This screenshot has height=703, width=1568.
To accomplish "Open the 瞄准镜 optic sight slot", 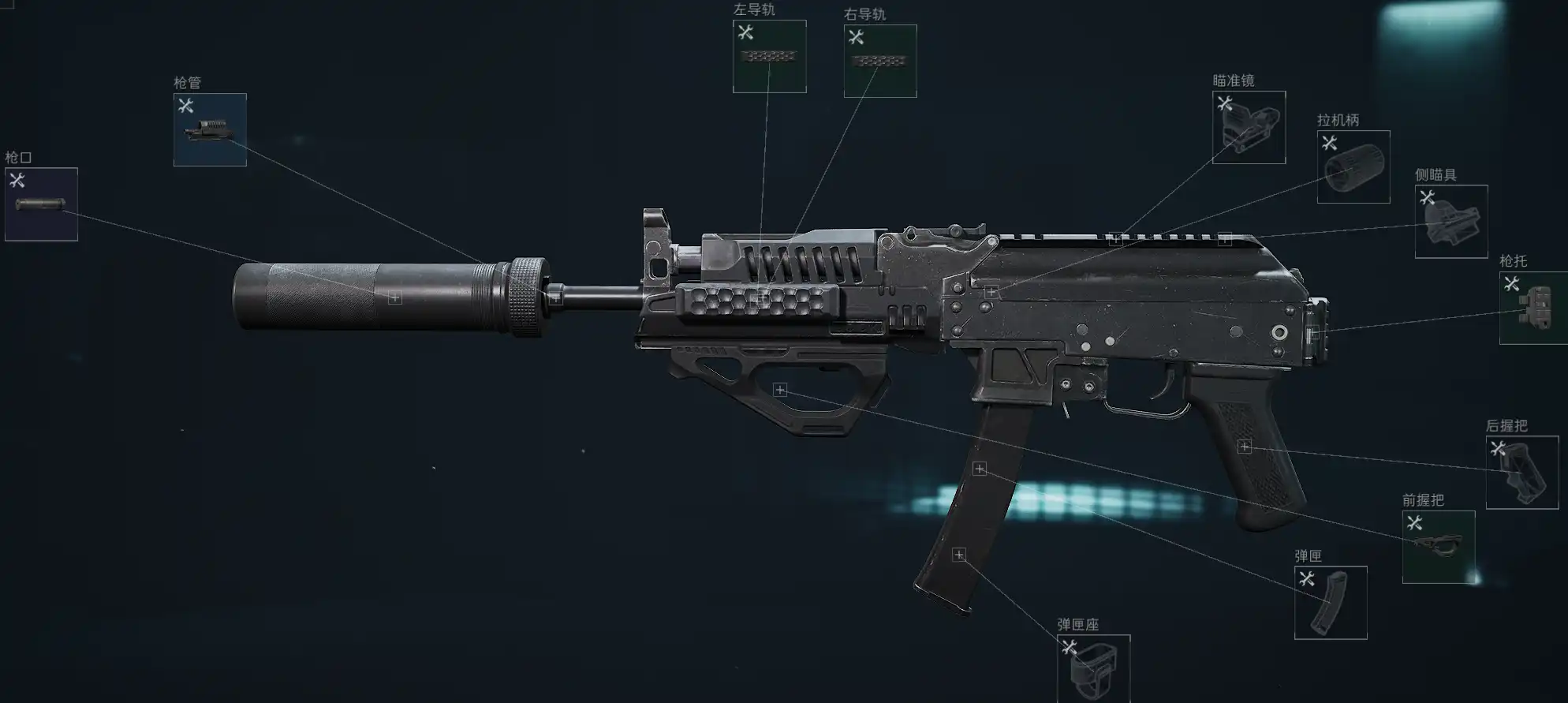I will [1249, 127].
